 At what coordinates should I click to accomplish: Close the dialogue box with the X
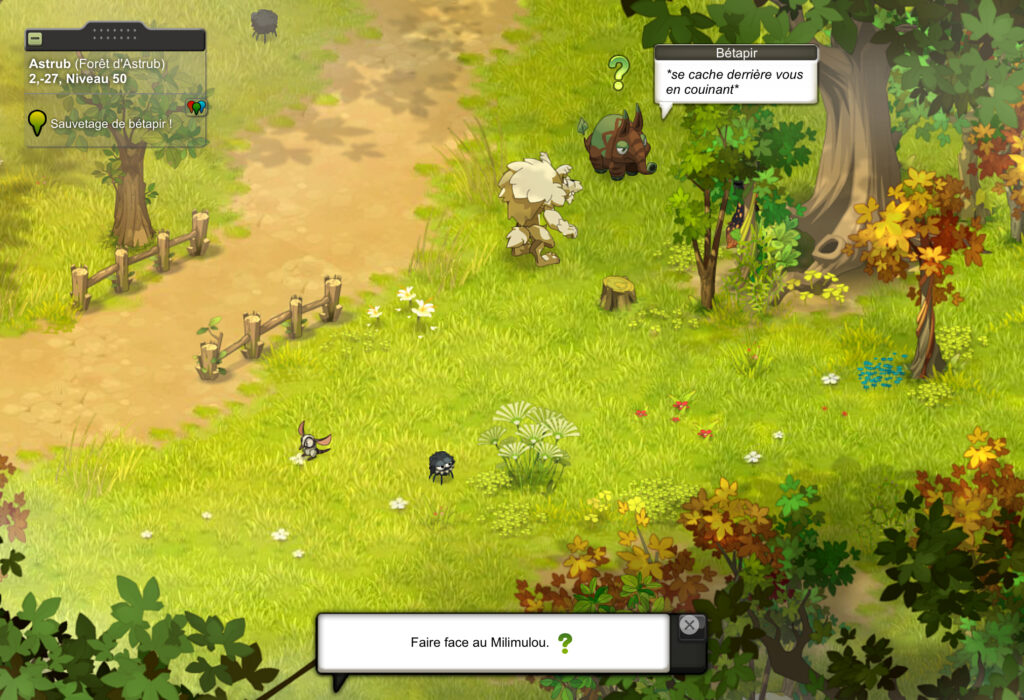(689, 625)
